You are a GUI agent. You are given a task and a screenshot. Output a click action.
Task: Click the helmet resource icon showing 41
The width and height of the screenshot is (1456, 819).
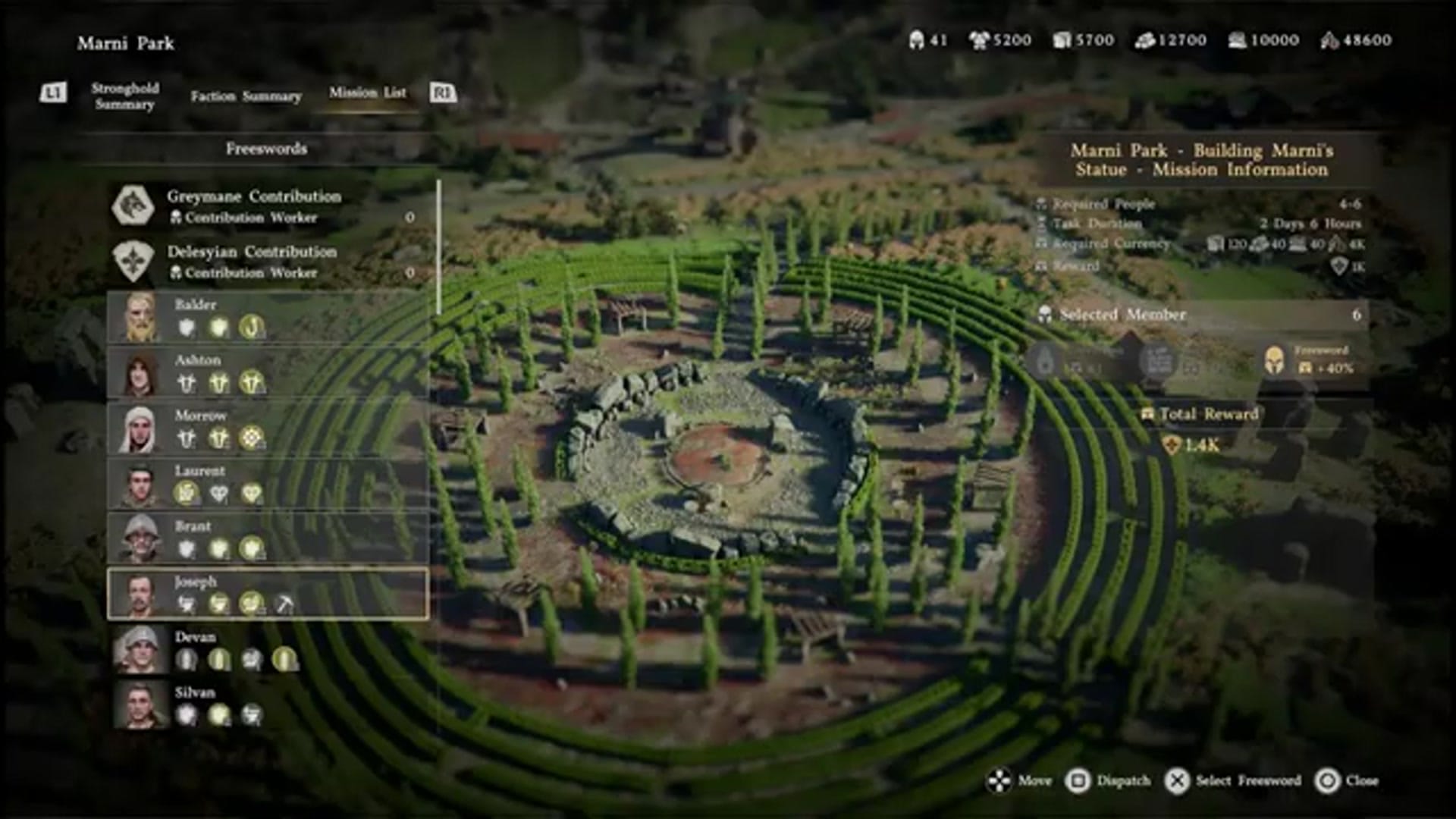919,41
